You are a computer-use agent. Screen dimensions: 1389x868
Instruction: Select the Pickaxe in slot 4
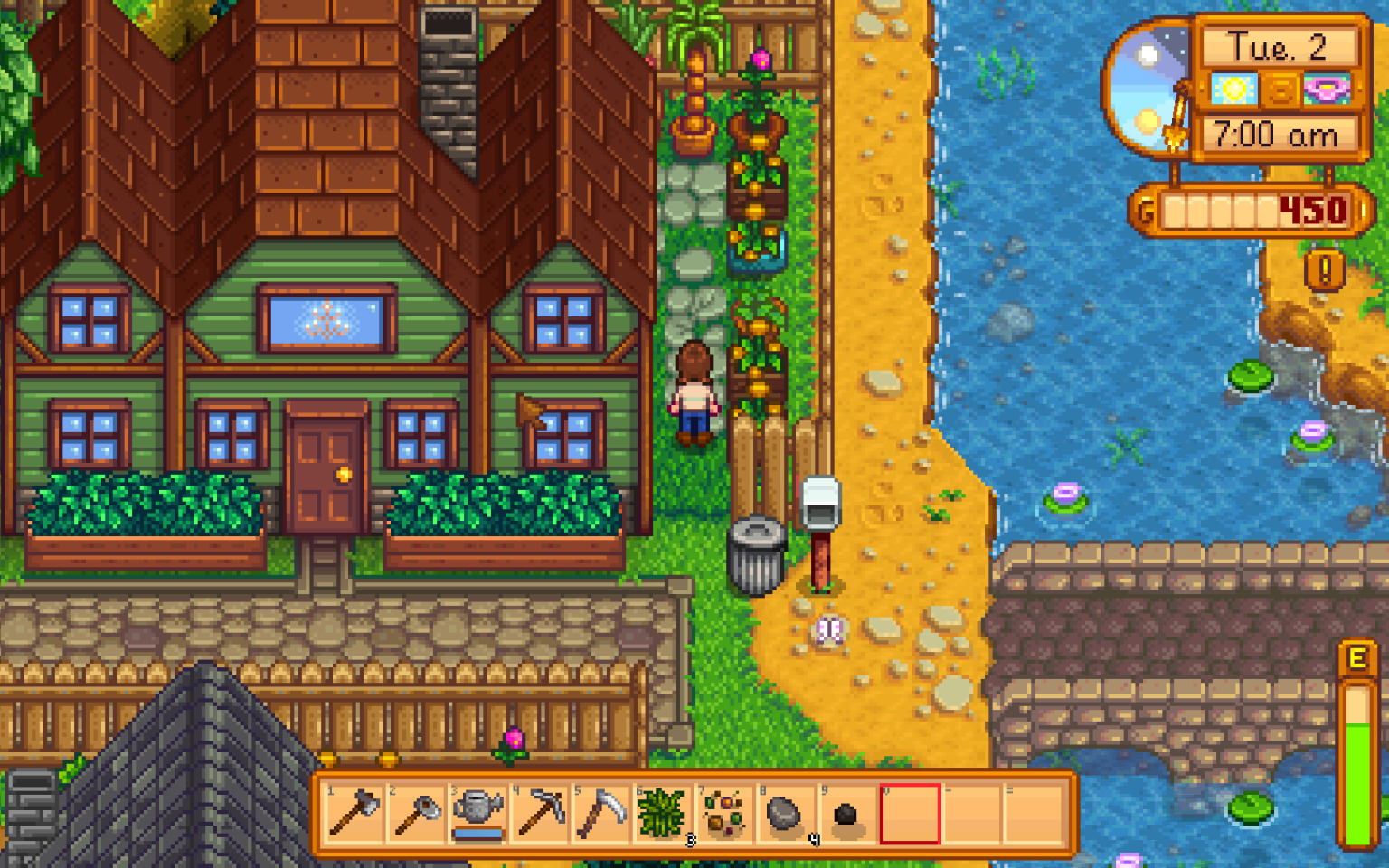[536, 816]
